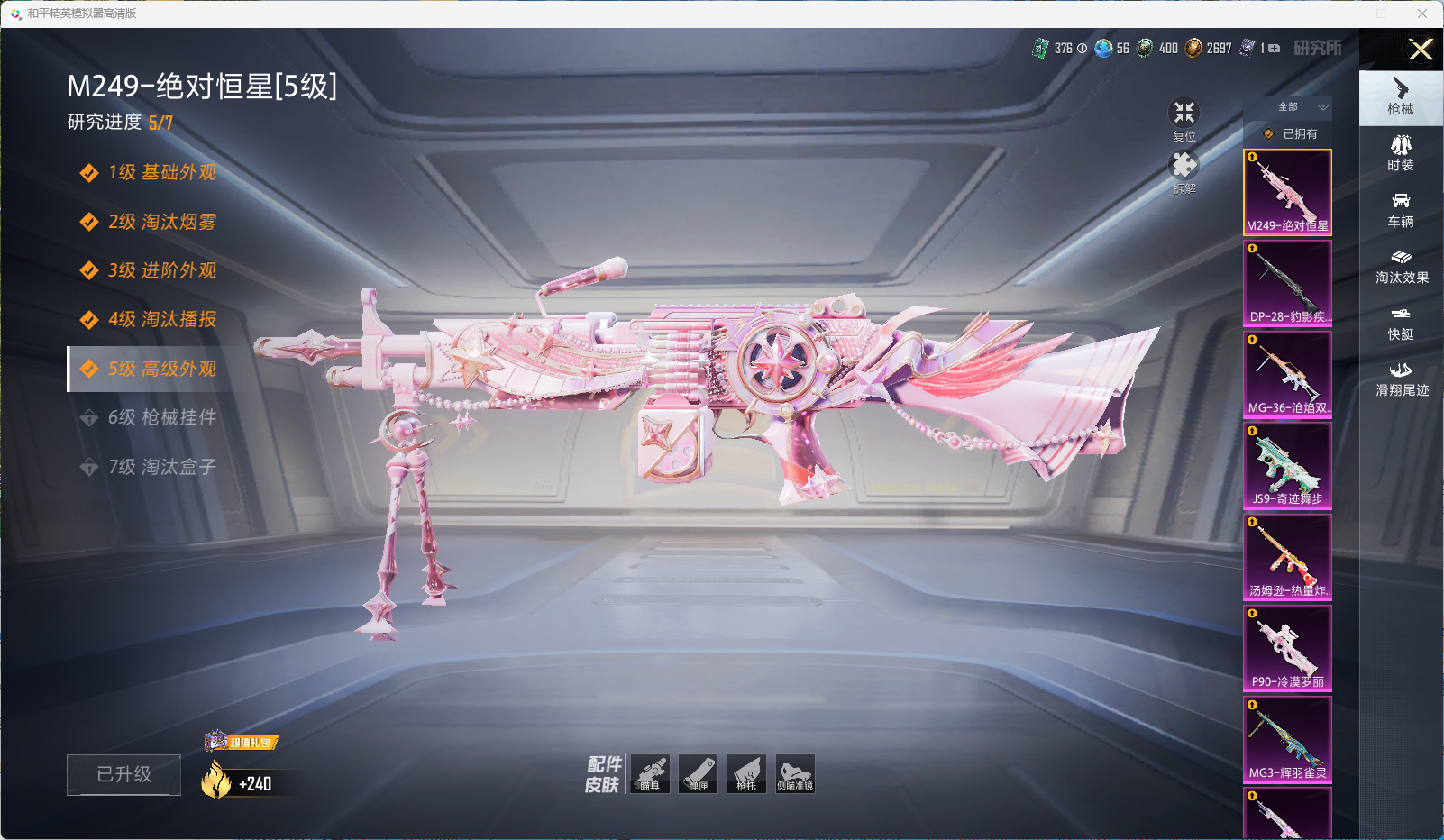
Task: Select the DP-28 skin thumbnail
Action: tap(1287, 282)
